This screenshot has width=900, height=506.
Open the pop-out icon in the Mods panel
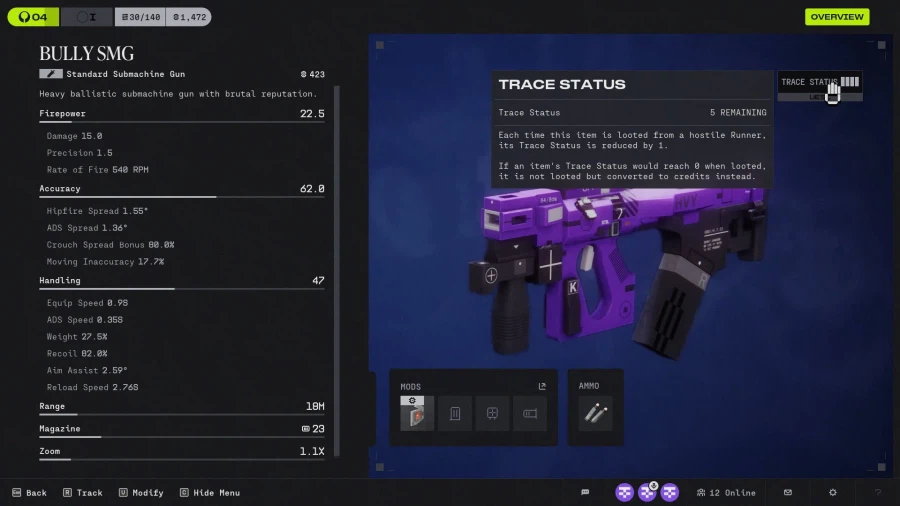[x=542, y=386]
